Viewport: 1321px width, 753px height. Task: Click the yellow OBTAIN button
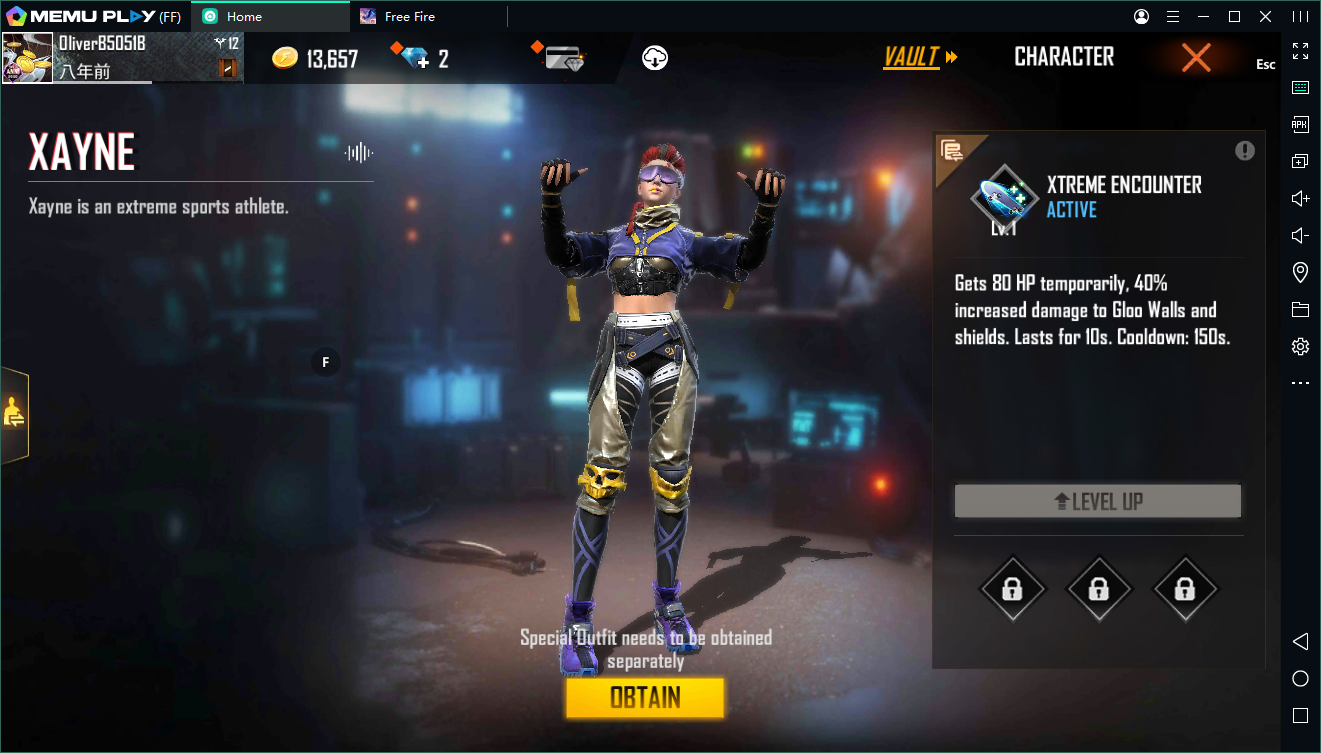pos(644,698)
